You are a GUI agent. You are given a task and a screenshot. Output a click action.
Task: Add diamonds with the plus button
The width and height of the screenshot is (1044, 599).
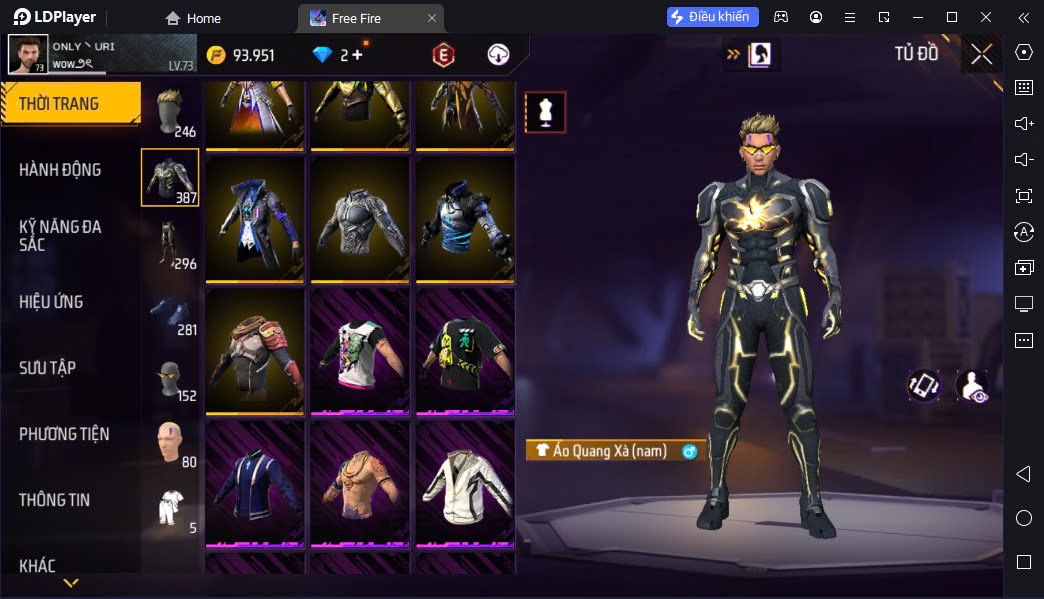point(357,55)
